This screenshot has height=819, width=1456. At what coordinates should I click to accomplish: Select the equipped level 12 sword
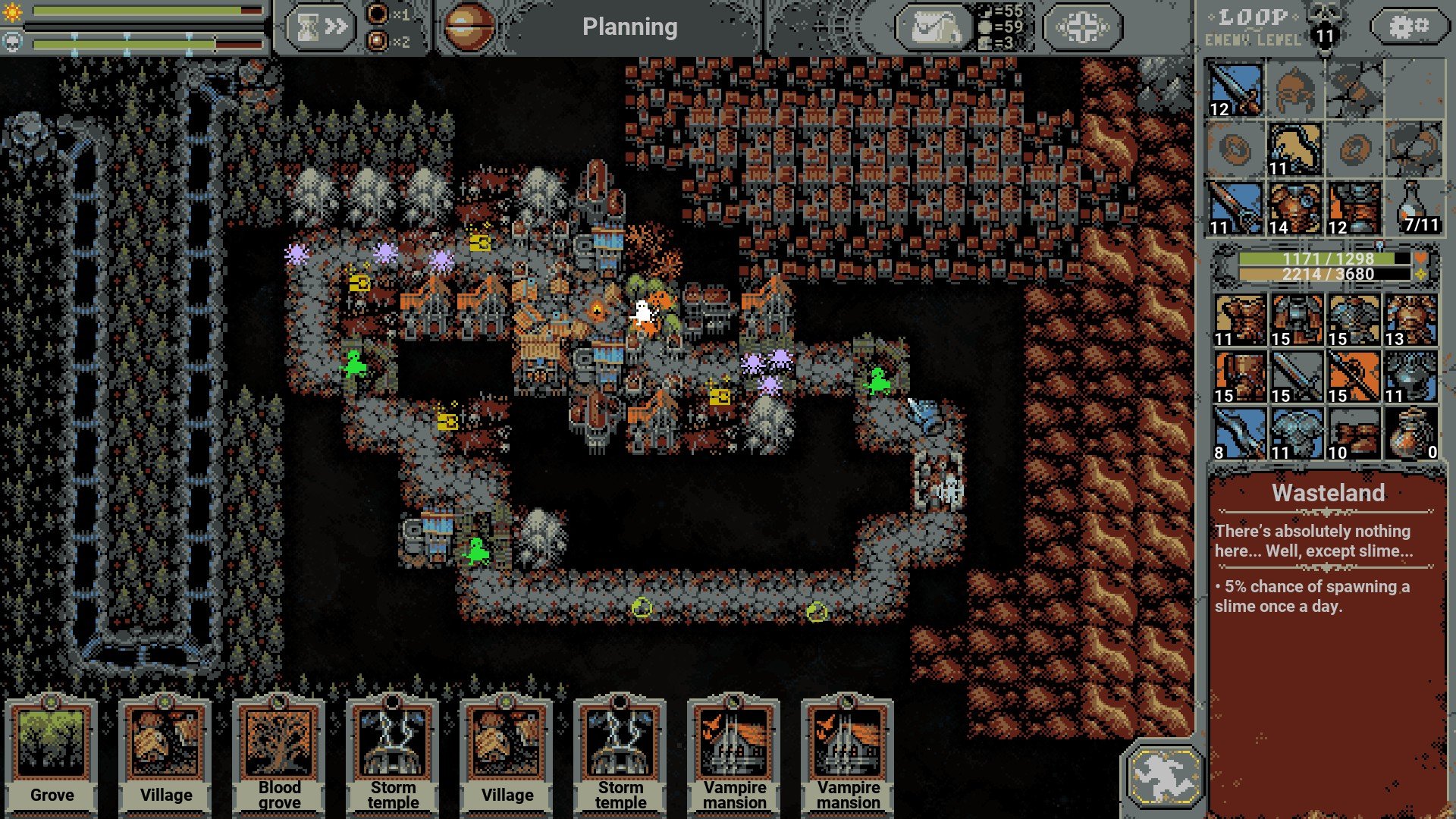coord(1235,89)
